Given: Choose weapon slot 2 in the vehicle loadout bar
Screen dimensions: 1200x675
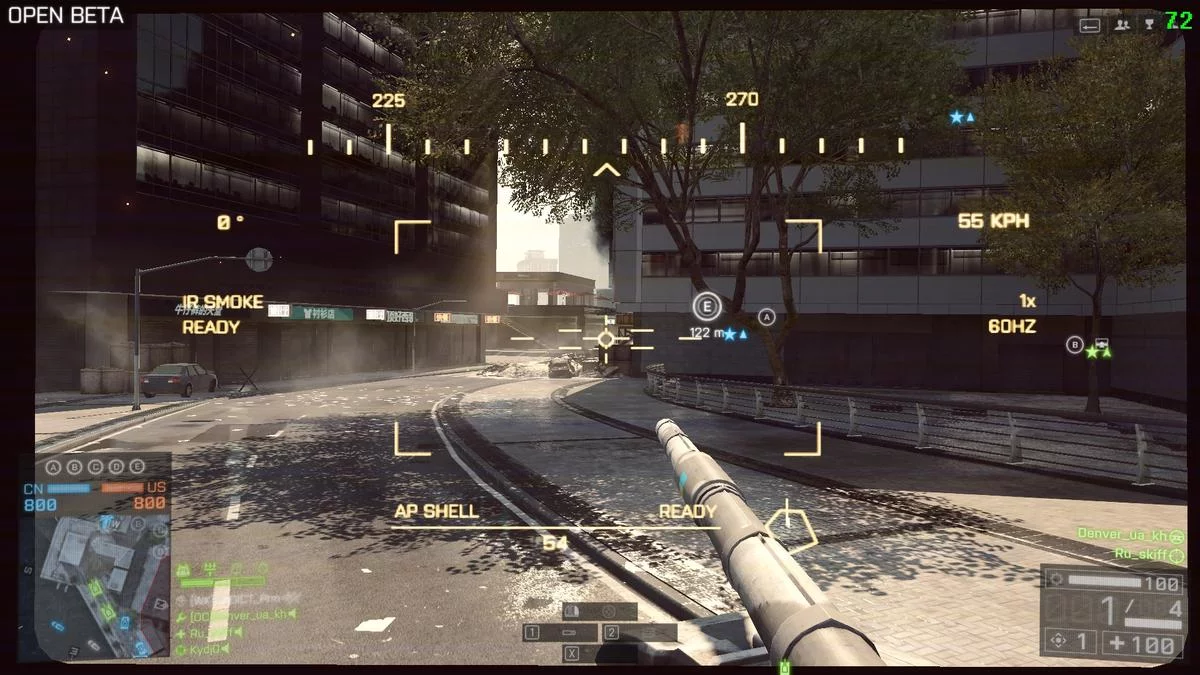Looking at the screenshot, I should coord(640,633).
